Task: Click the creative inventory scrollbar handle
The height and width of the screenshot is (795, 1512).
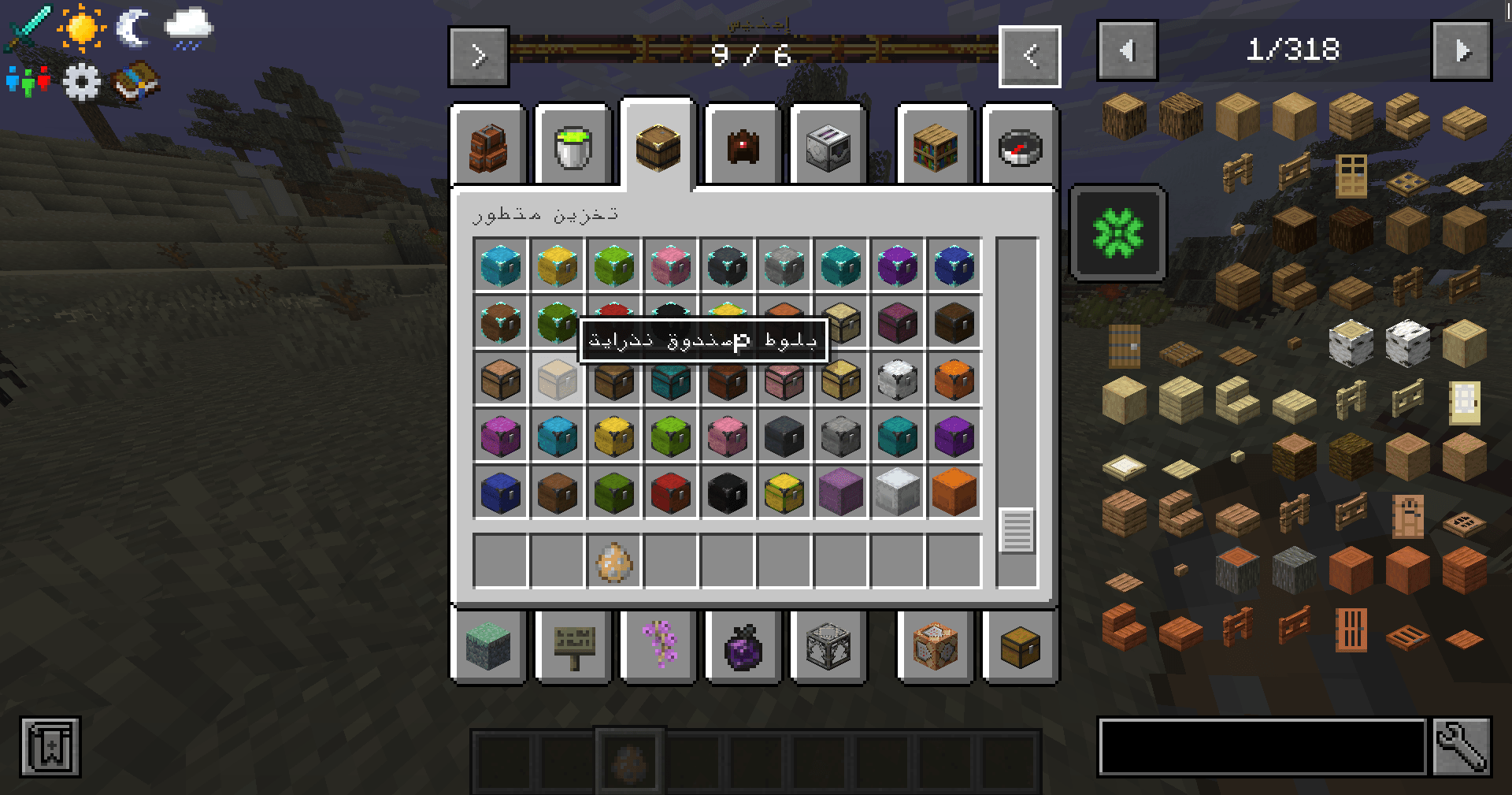Action: pos(1017,530)
